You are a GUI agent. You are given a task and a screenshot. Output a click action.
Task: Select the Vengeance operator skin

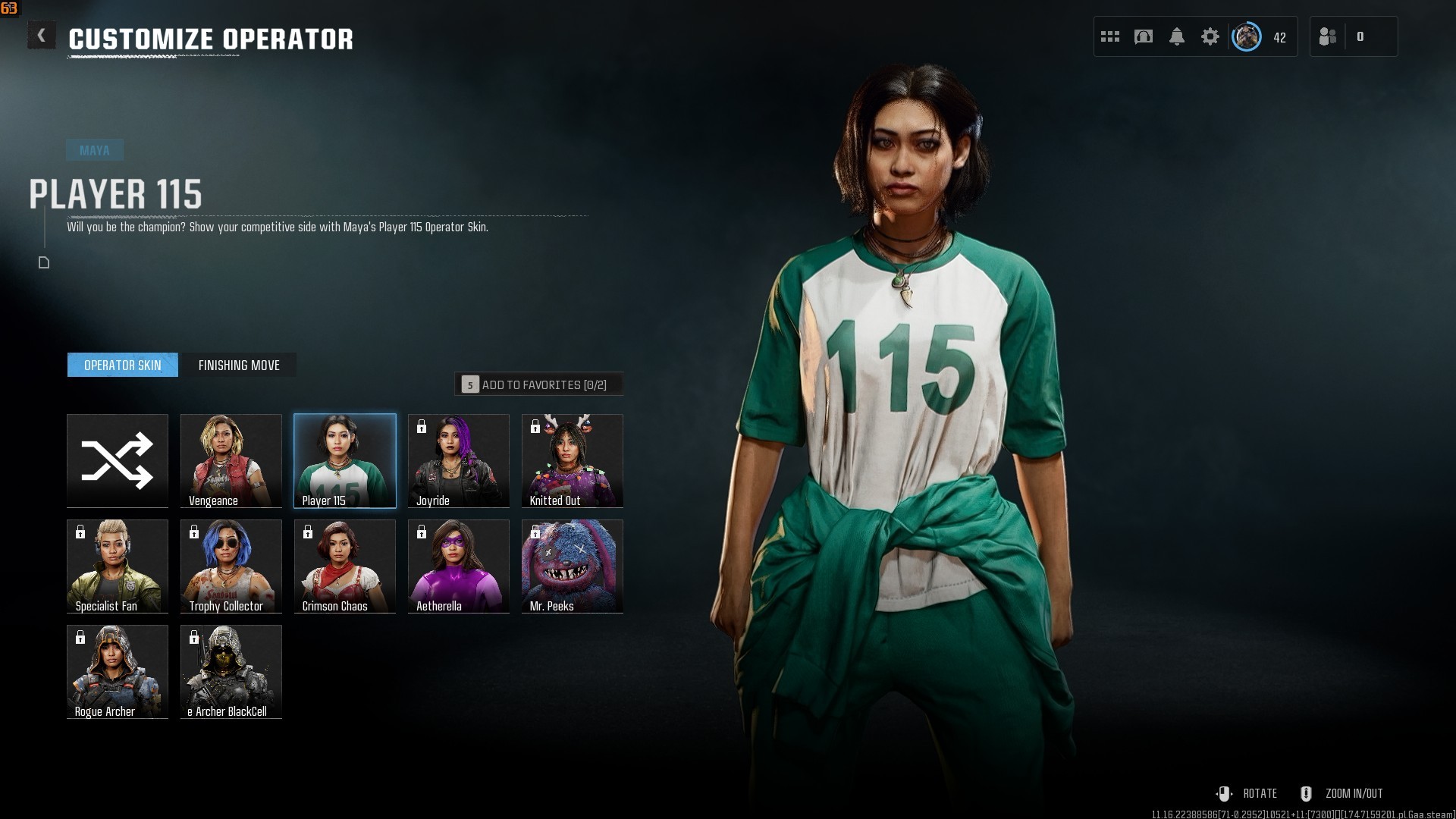[x=231, y=460]
